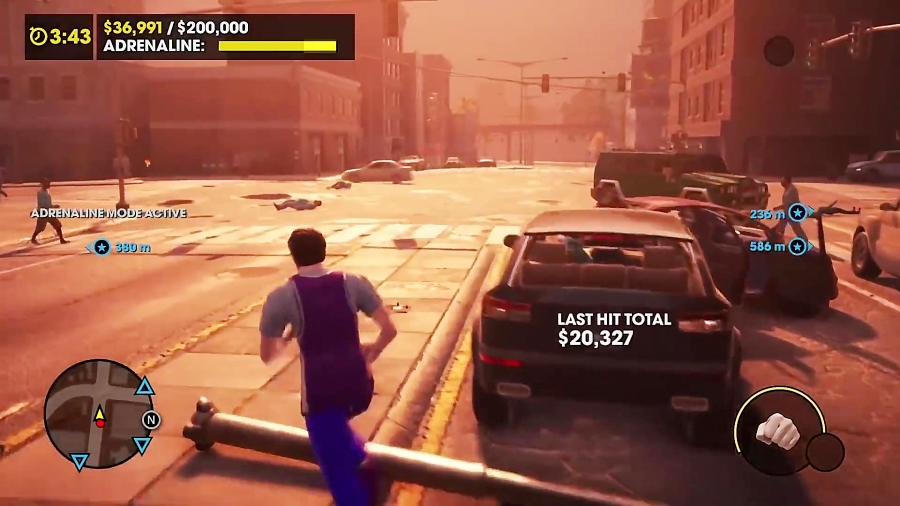Open the circular minimap
The image size is (900, 506).
click(98, 414)
